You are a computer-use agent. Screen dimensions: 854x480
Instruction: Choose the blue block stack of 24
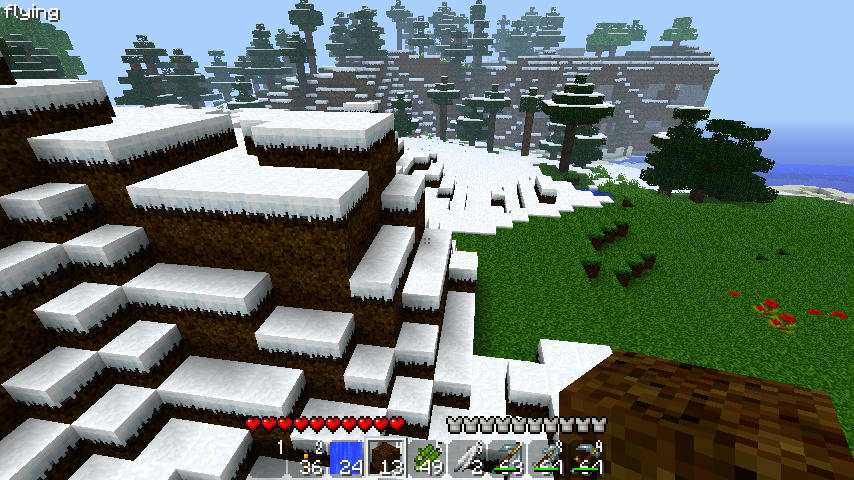point(346,459)
